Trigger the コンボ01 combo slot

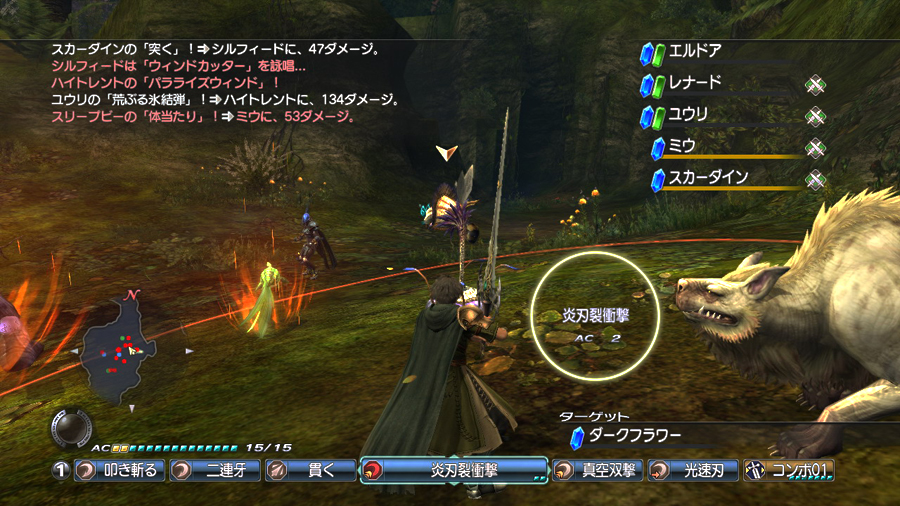[x=788, y=470]
